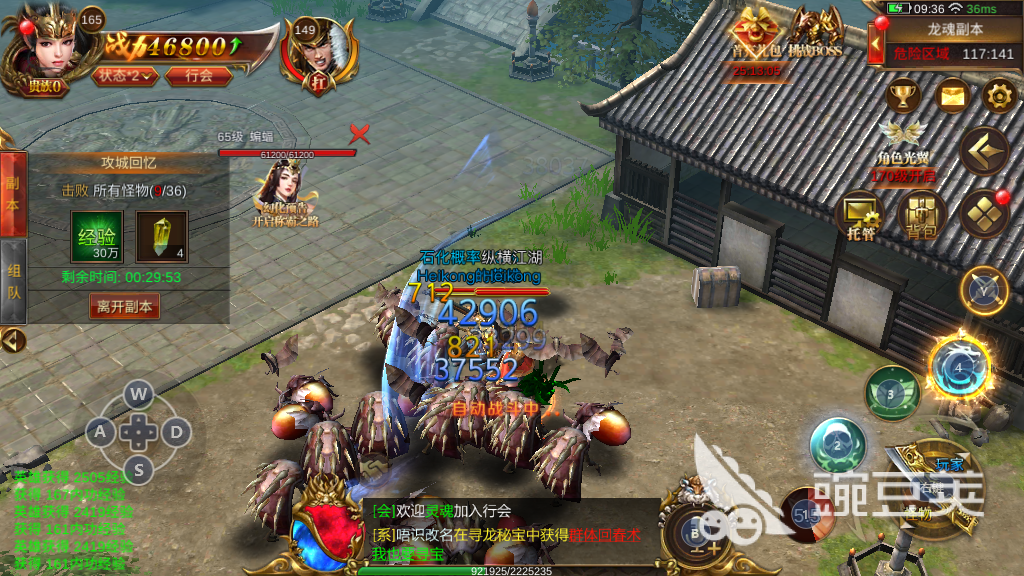
Task: Open the trophy rankings icon
Action: click(x=904, y=96)
